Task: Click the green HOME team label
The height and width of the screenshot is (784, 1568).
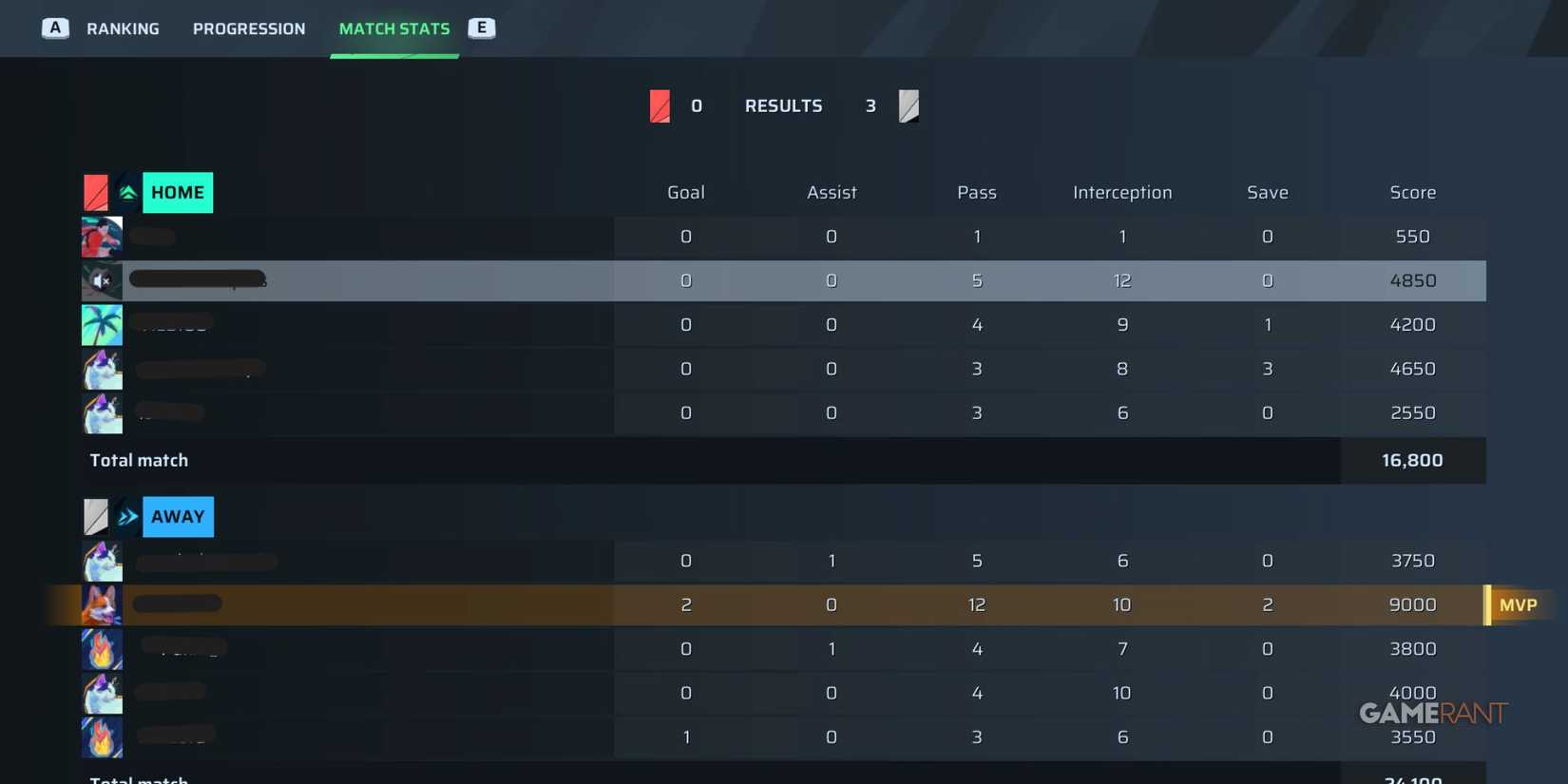Action: coord(177,192)
